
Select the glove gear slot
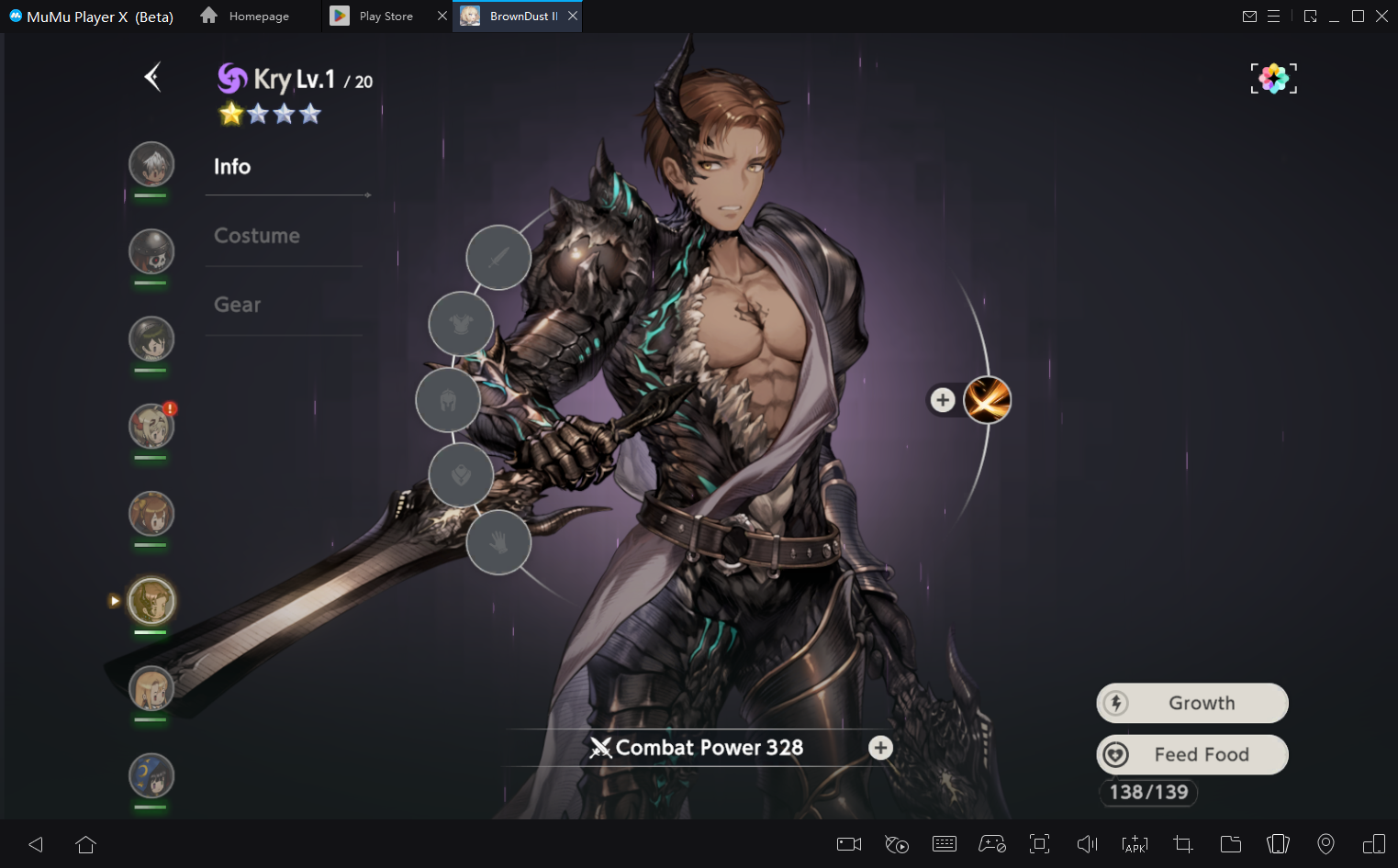coord(498,542)
